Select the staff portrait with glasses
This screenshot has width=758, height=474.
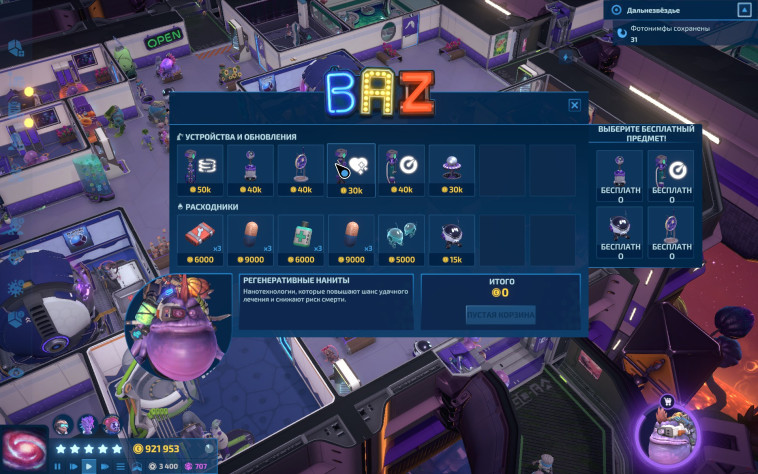click(x=63, y=424)
